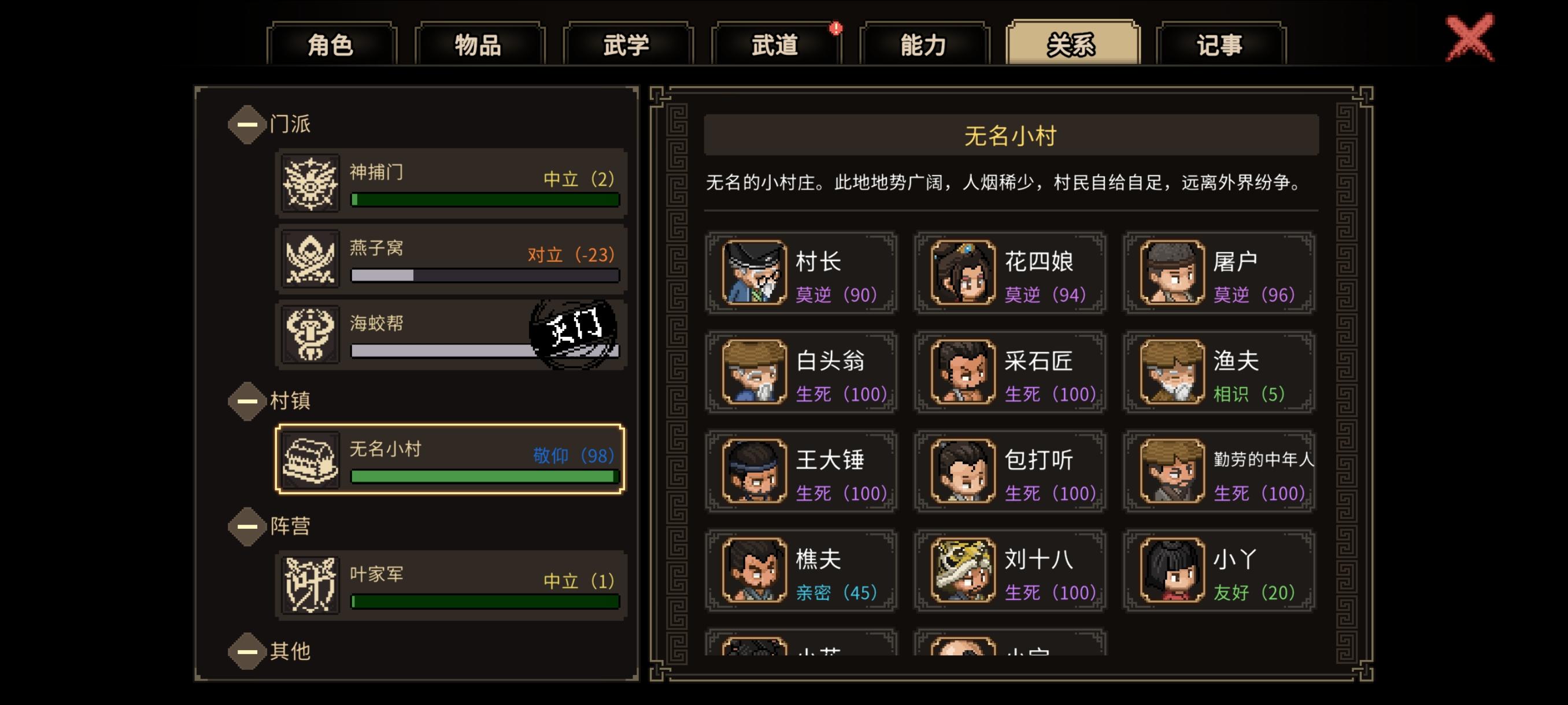Switch to the 武学 tab
Image resolution: width=1568 pixels, height=705 pixels.
[x=627, y=44]
